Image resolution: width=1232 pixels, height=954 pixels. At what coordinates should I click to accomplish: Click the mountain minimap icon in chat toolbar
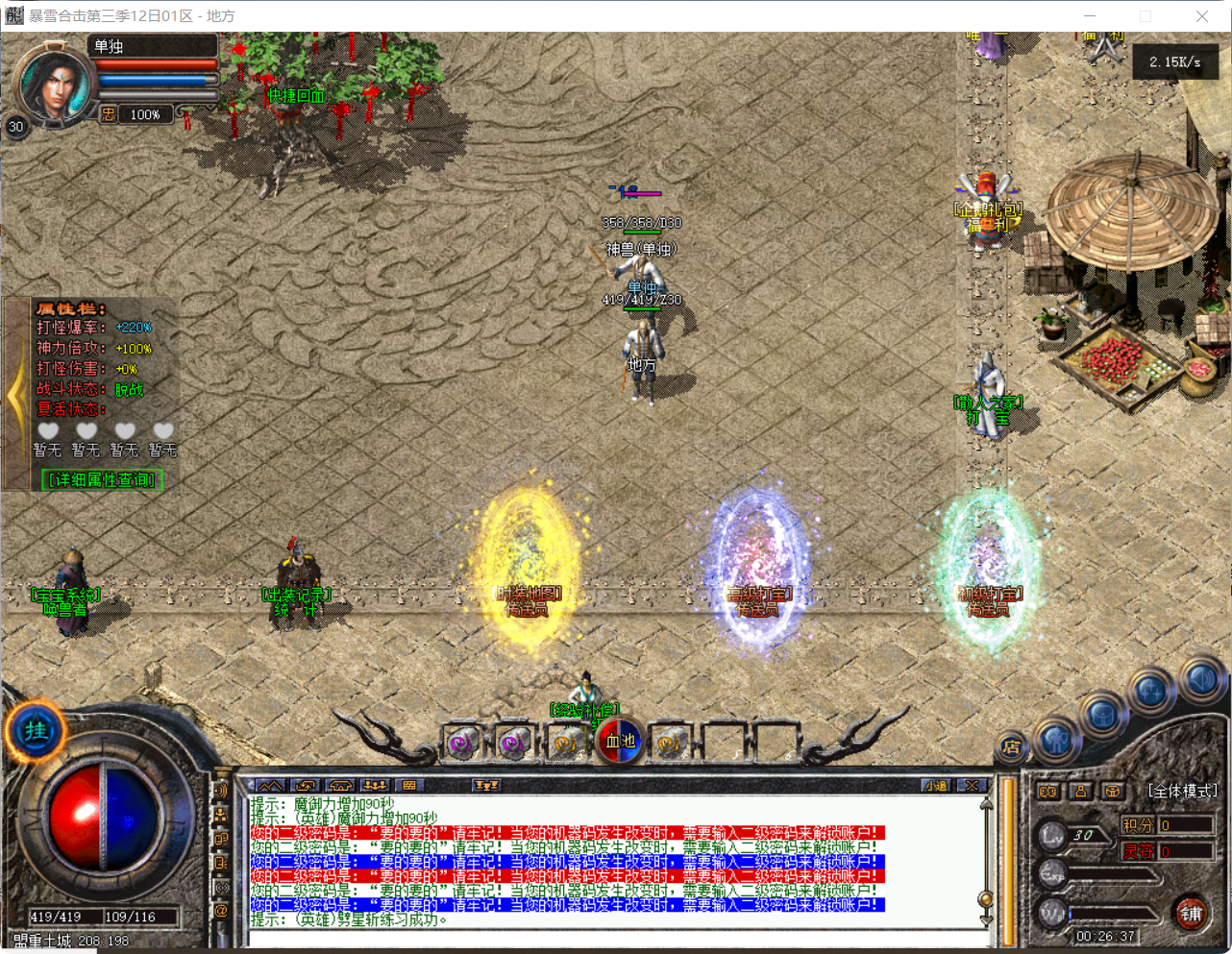(x=270, y=786)
